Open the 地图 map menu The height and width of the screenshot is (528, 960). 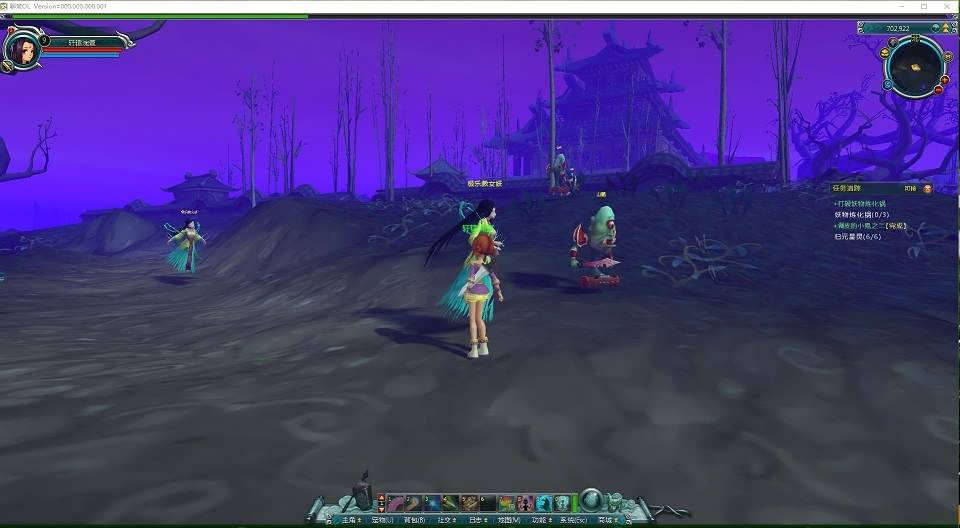pos(509,520)
